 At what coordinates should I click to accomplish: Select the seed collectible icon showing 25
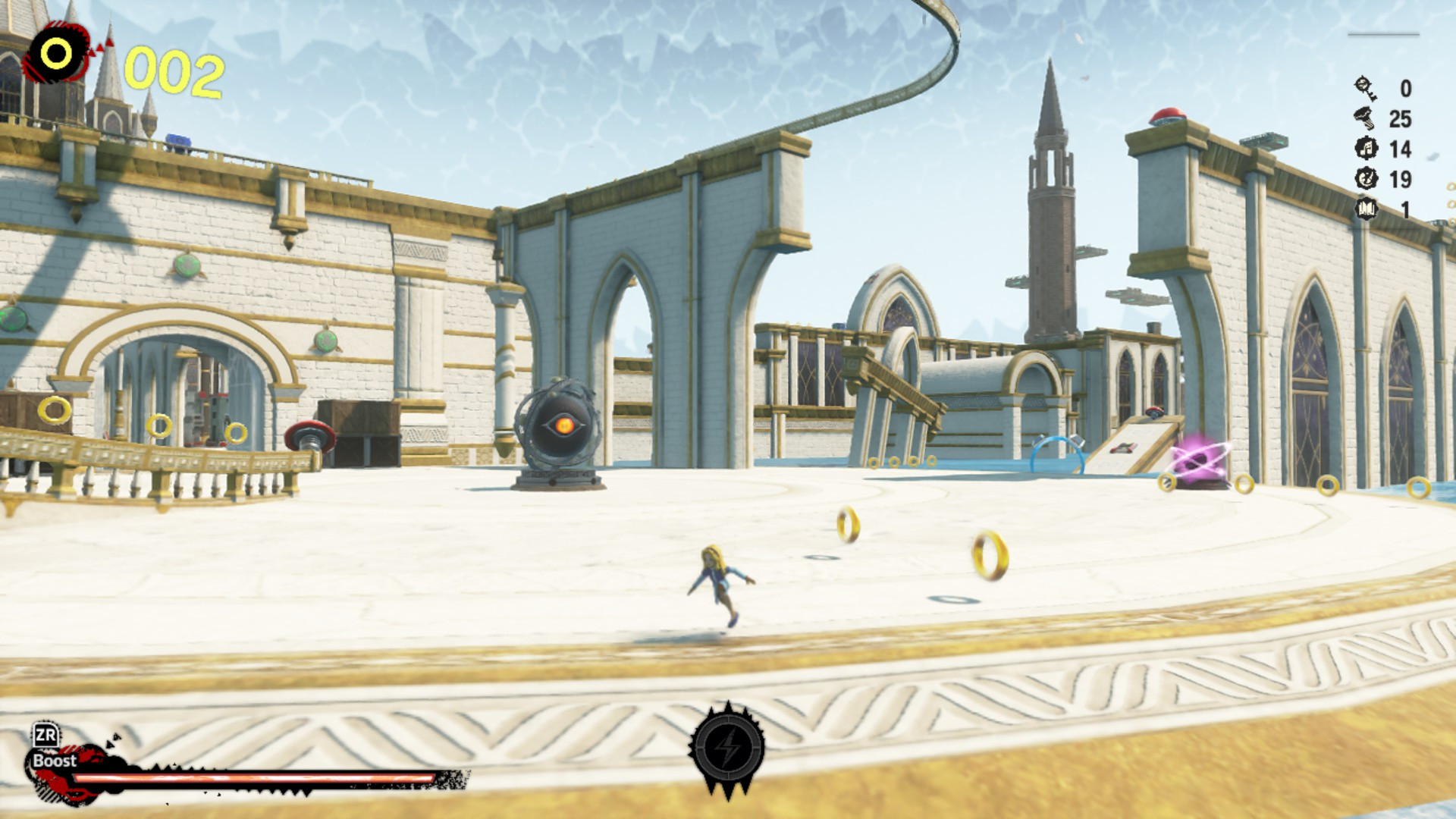pyautogui.click(x=1364, y=118)
